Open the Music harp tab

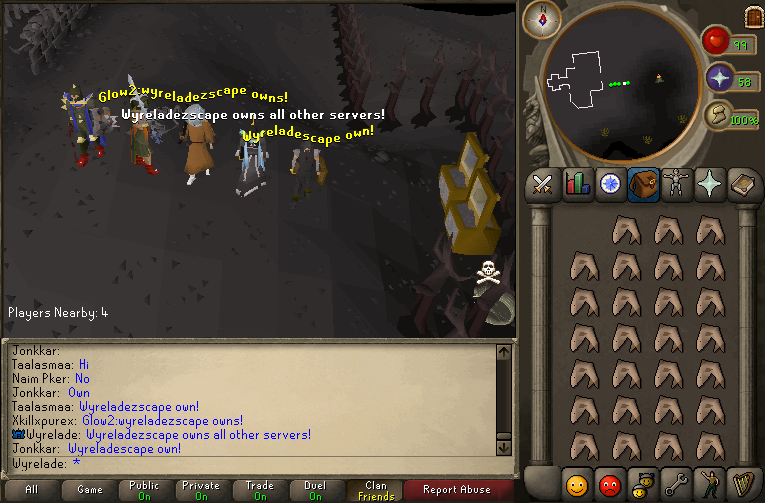point(744,485)
